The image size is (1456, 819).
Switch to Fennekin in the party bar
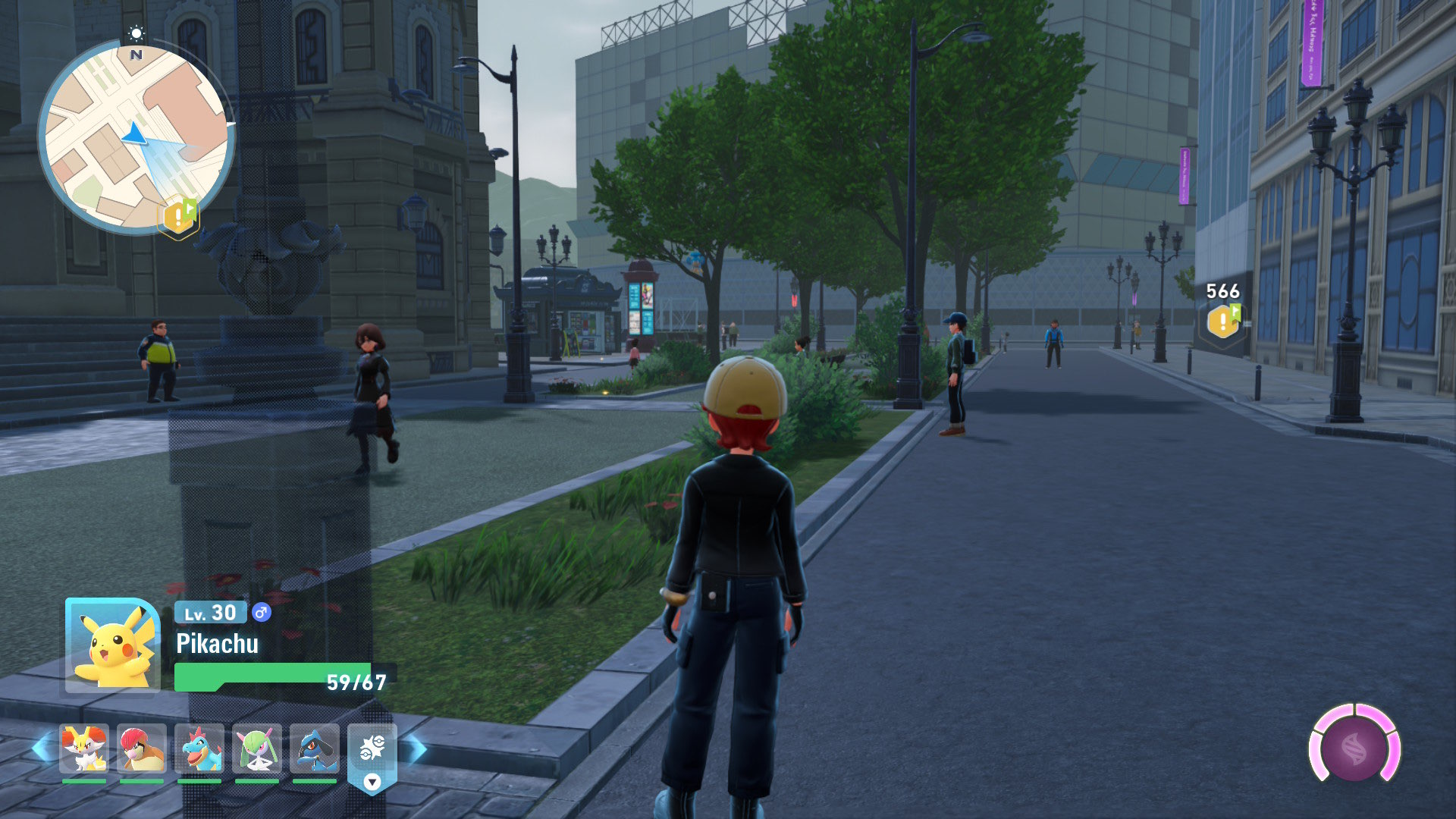point(83,748)
